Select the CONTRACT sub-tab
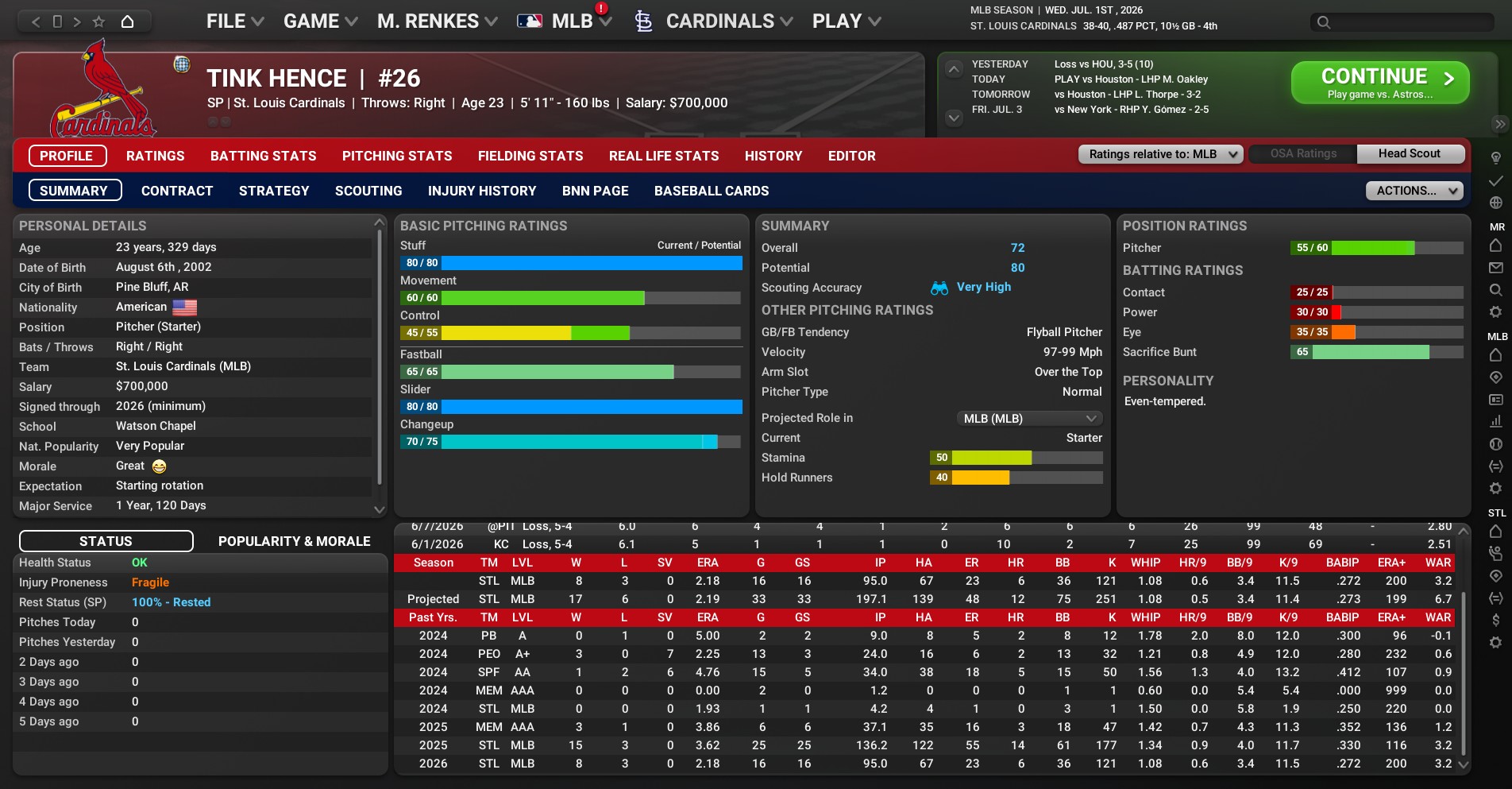Viewport: 1512px width, 789px height. pos(177,191)
